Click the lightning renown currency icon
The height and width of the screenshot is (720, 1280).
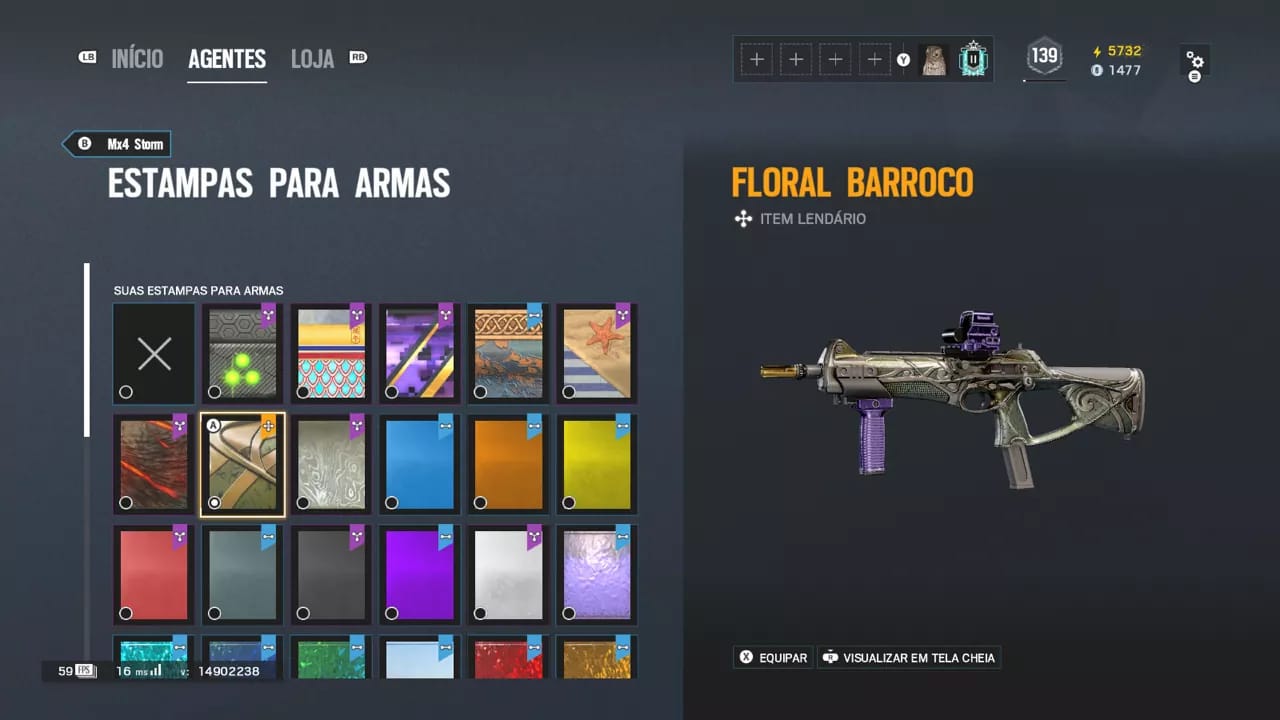1097,50
